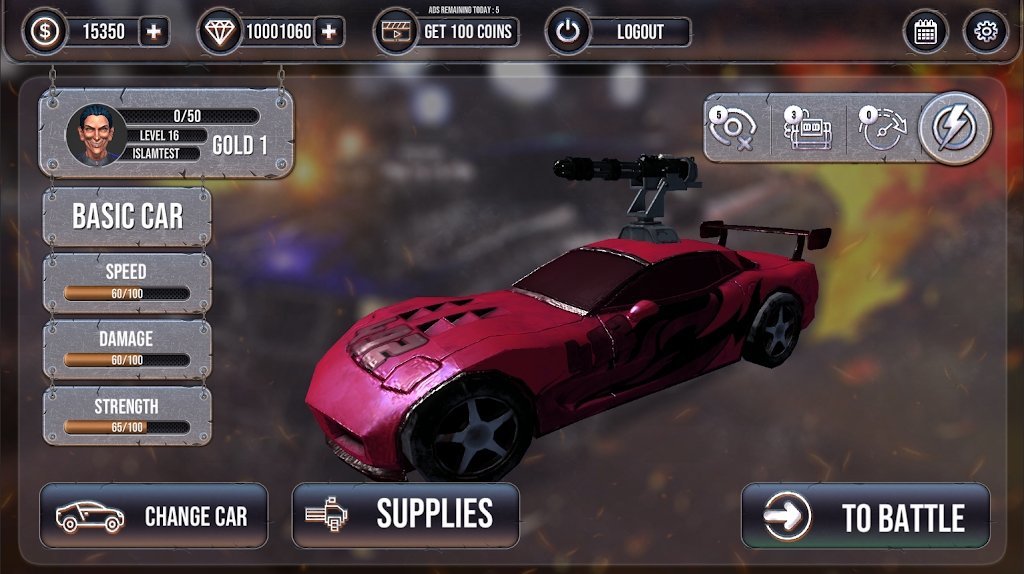Select the dynamite time bomb supply icon
This screenshot has height=574, width=1024.
(x=808, y=130)
